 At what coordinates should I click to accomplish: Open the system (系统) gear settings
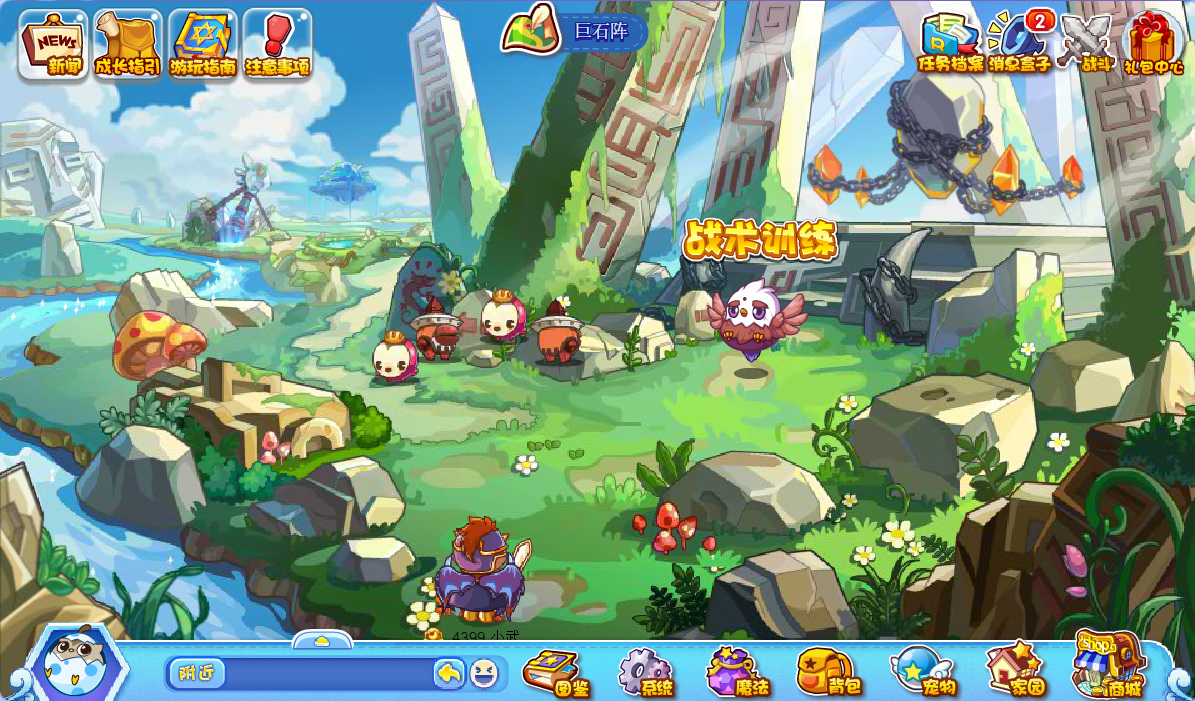[x=645, y=673]
